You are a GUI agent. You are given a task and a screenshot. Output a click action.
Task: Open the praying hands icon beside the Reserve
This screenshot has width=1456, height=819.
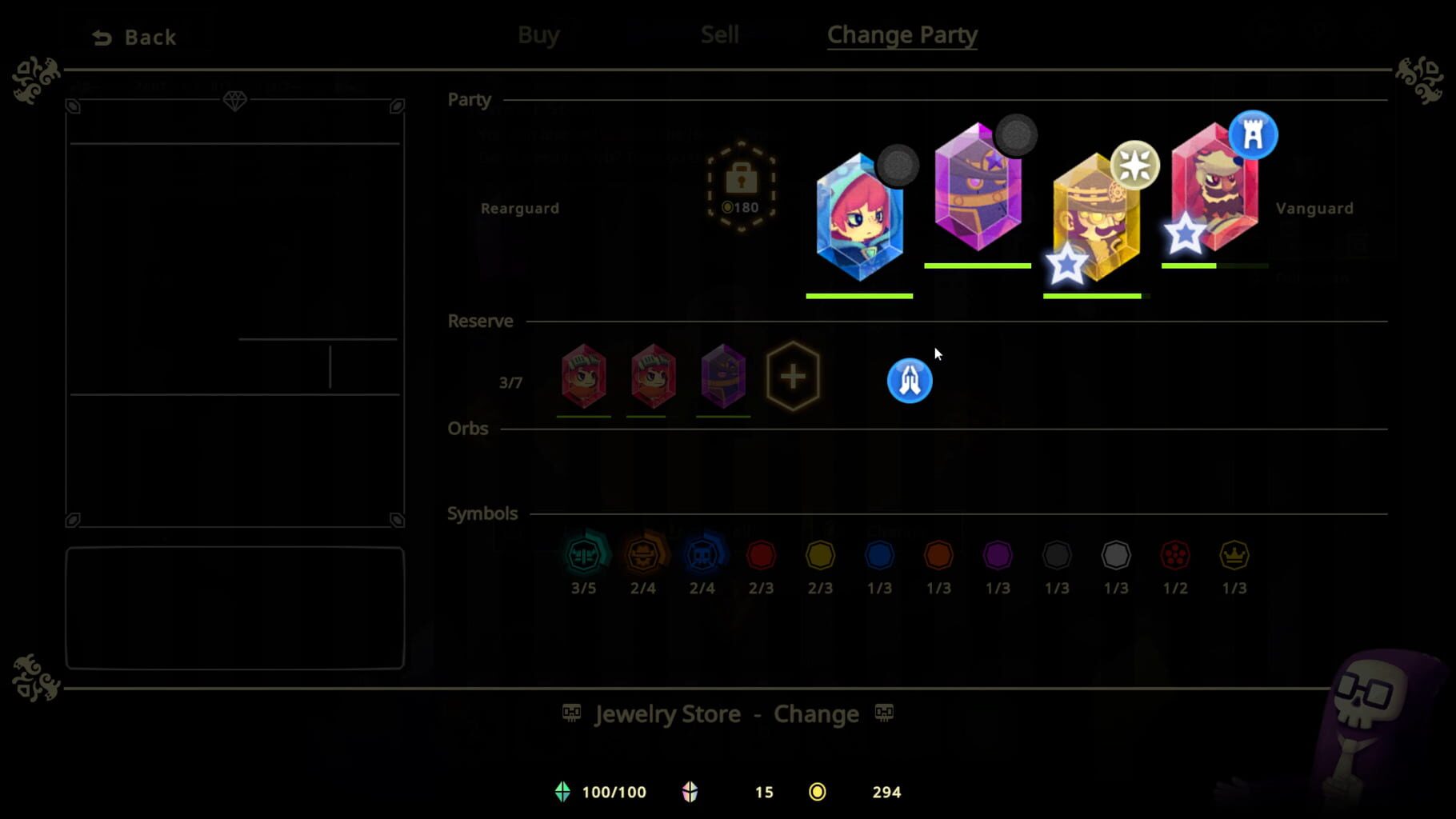pos(908,380)
